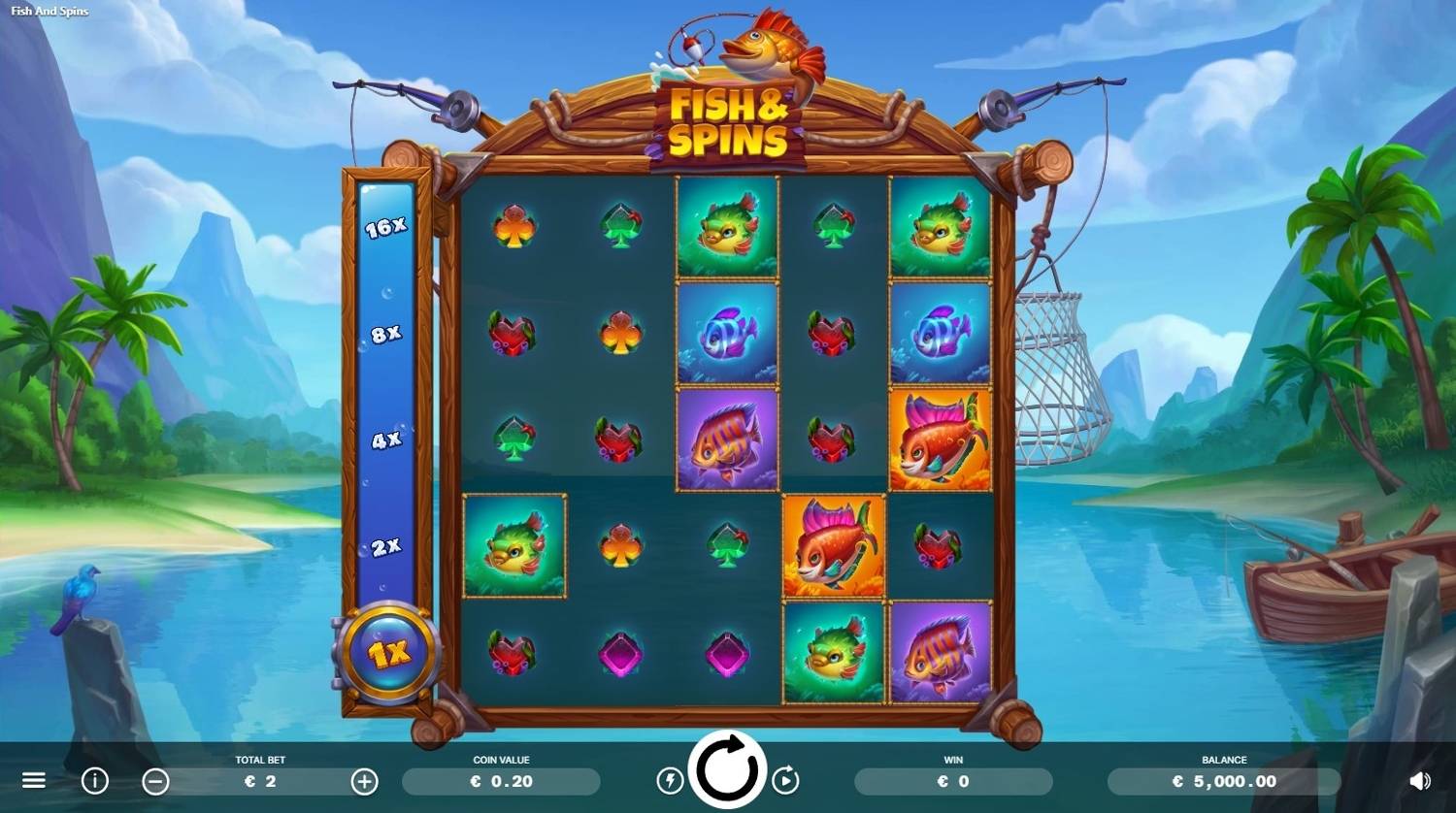1456x813 pixels.
Task: Activate the lightning quick-spin icon
Action: point(670,780)
